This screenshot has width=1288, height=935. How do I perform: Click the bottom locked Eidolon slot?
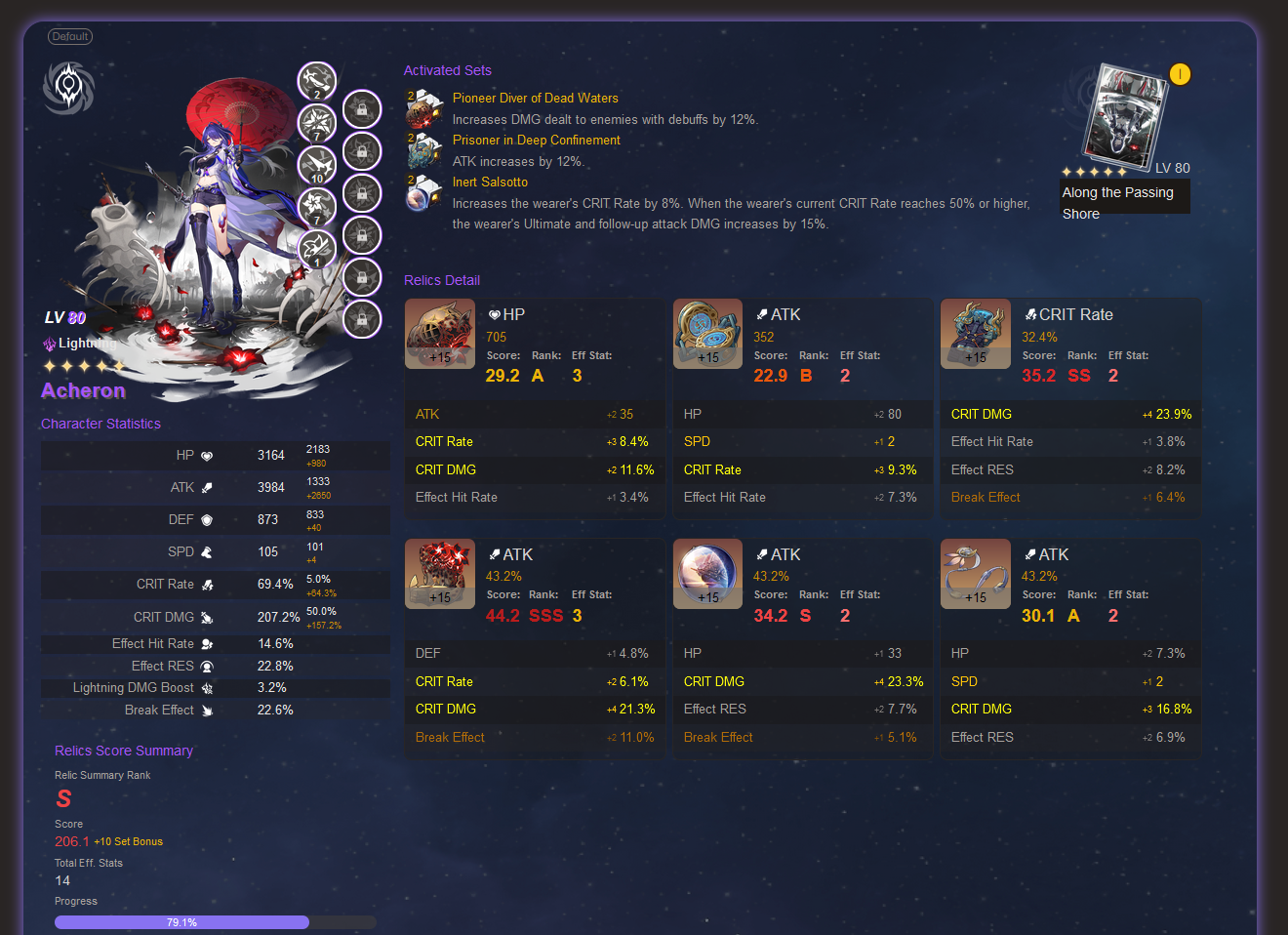coord(362,320)
